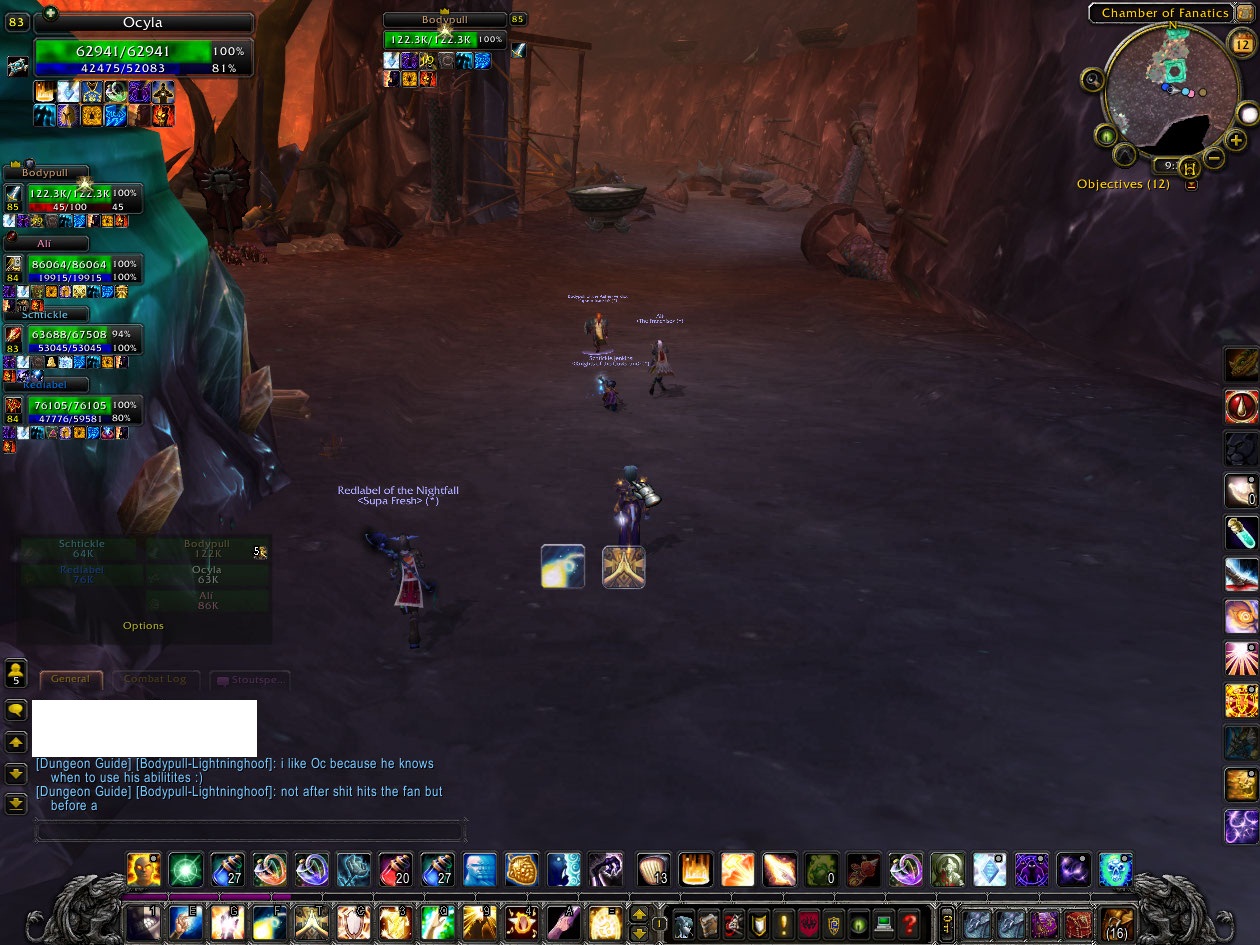Click the Schtickle raid frame cell
This screenshot has height=945, width=1260.
[81, 549]
